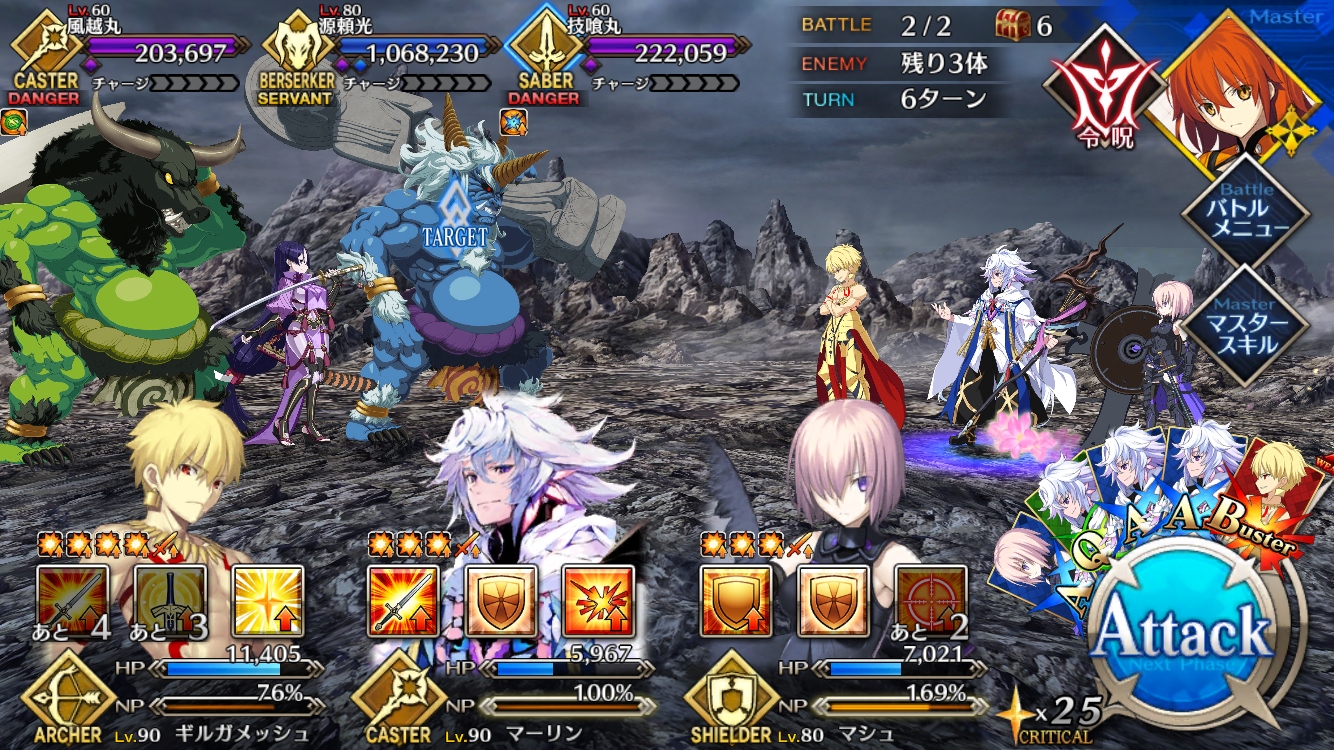
Task: Activate Gilgamesh's glowing star-up skill
Action: pyautogui.click(x=268, y=600)
